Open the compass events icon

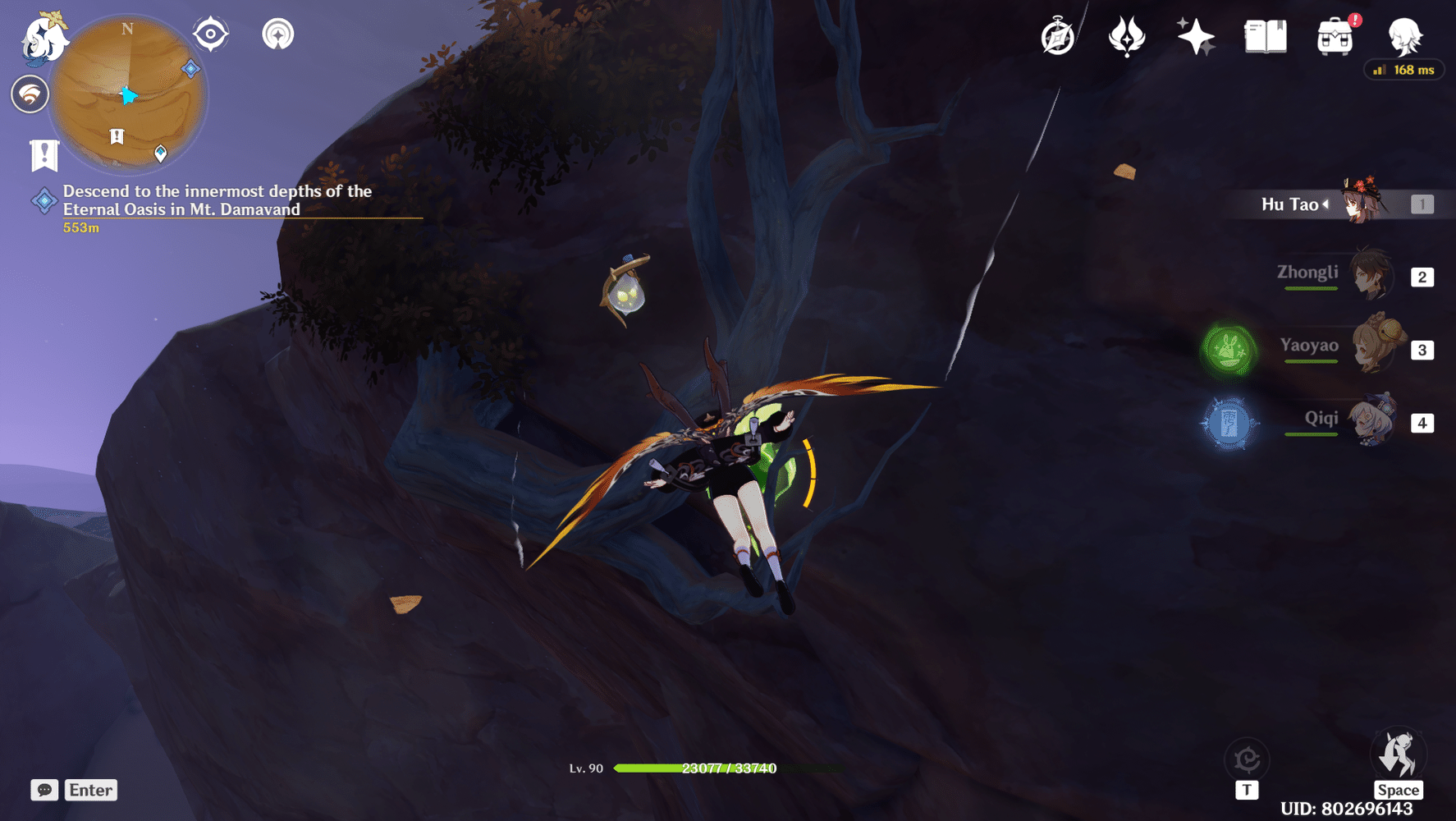coord(1058,37)
